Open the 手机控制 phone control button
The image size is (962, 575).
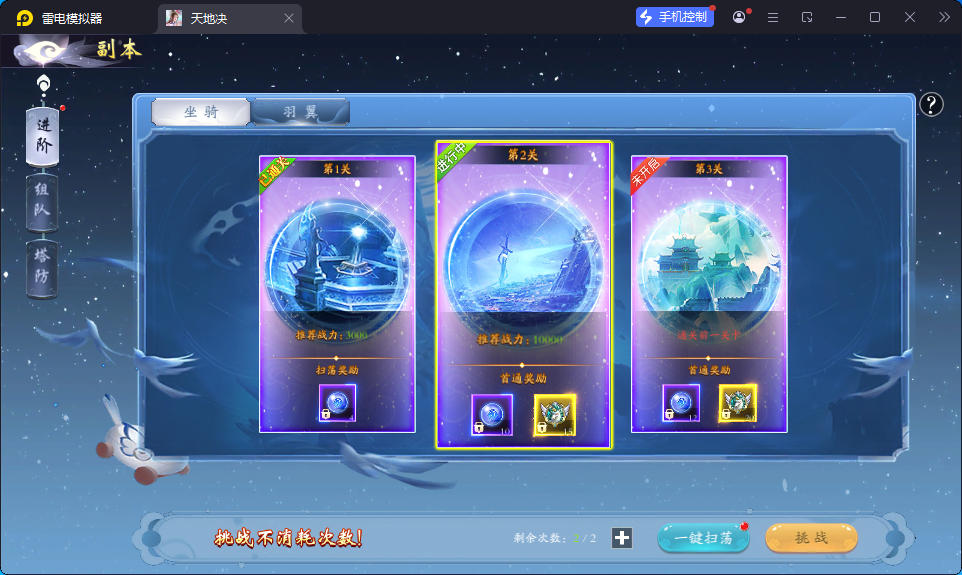coord(675,17)
